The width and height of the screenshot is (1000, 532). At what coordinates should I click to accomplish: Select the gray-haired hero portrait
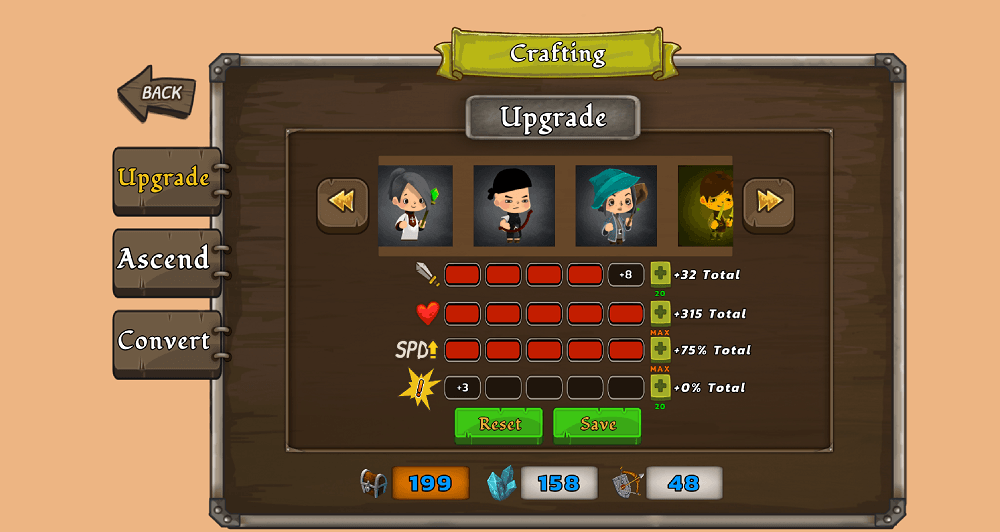415,206
